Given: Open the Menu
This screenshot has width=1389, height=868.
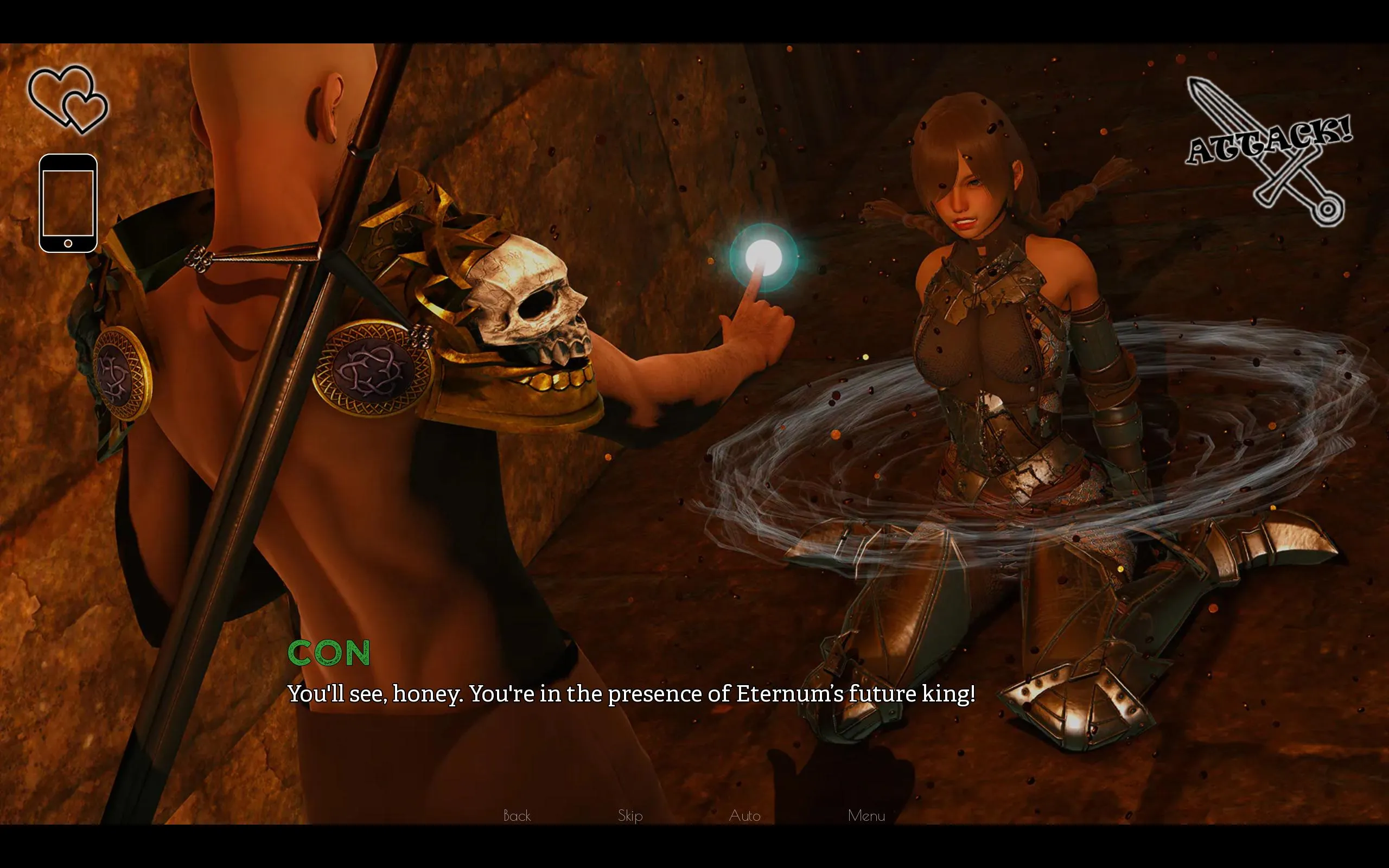Looking at the screenshot, I should click(866, 816).
